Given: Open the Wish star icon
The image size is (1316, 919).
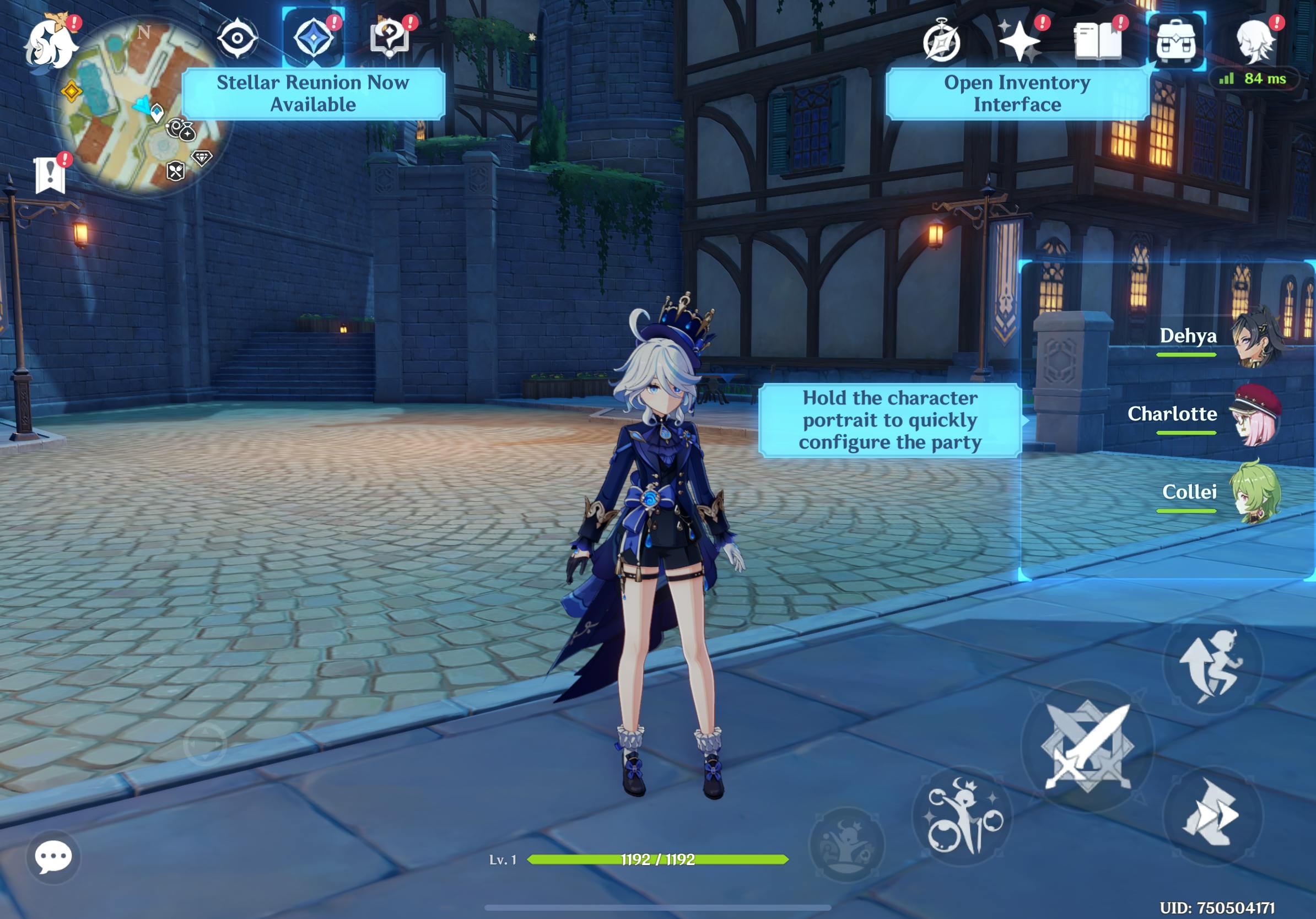Looking at the screenshot, I should point(1019,41).
